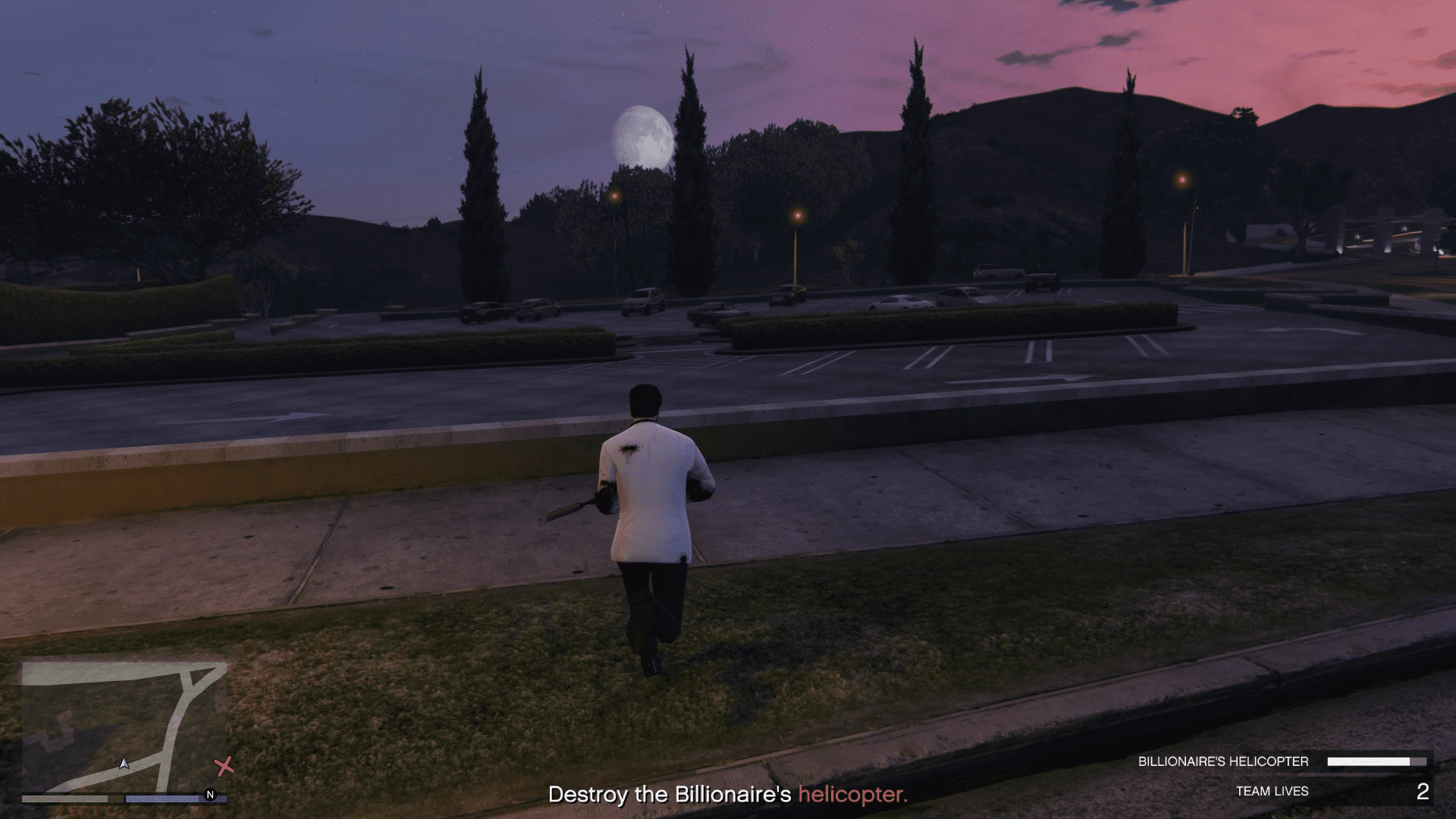
Task: Click the north compass indicator on minimap
Action: tap(210, 795)
